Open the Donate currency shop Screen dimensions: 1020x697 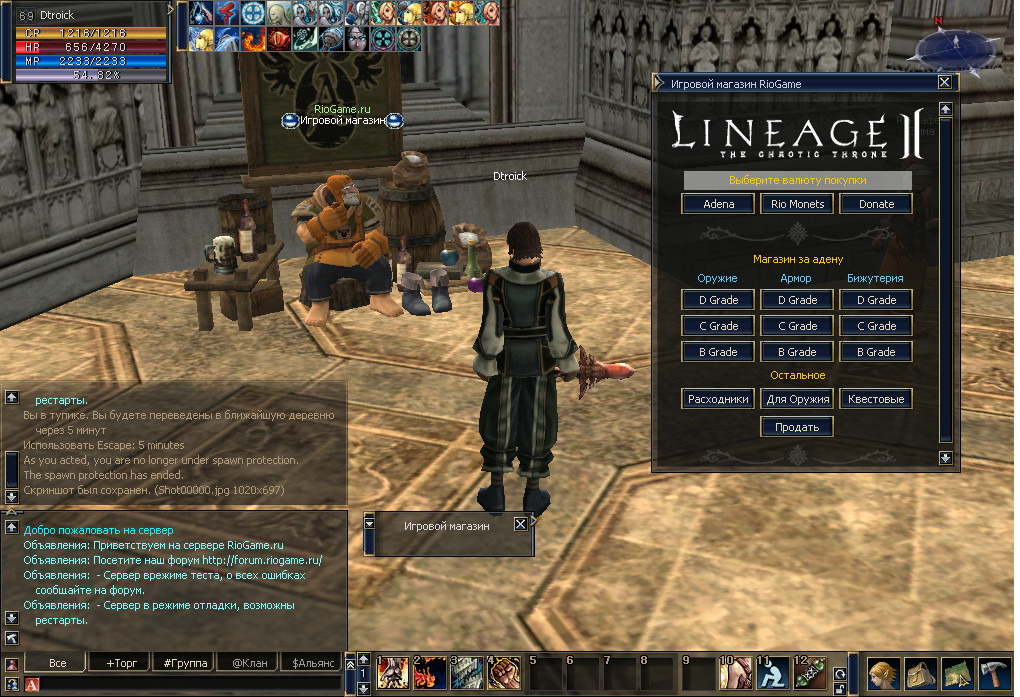[x=876, y=204]
